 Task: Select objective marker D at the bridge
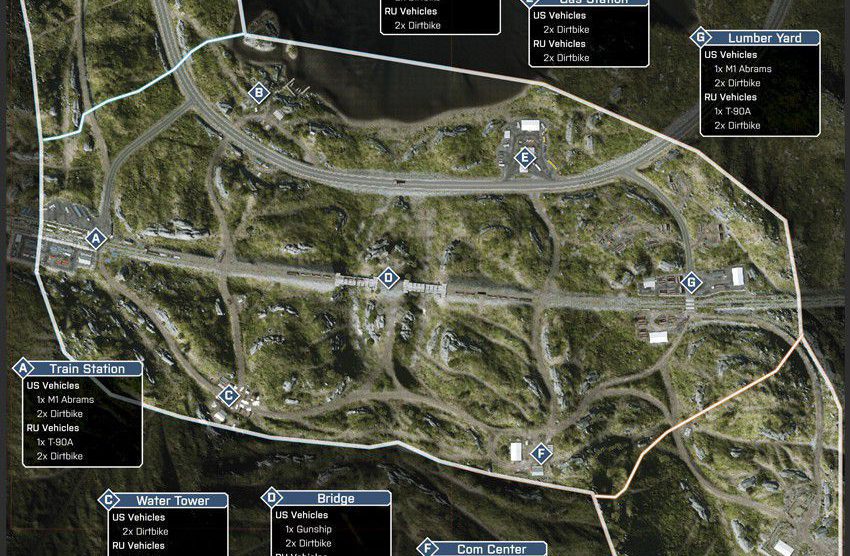pyautogui.click(x=388, y=278)
